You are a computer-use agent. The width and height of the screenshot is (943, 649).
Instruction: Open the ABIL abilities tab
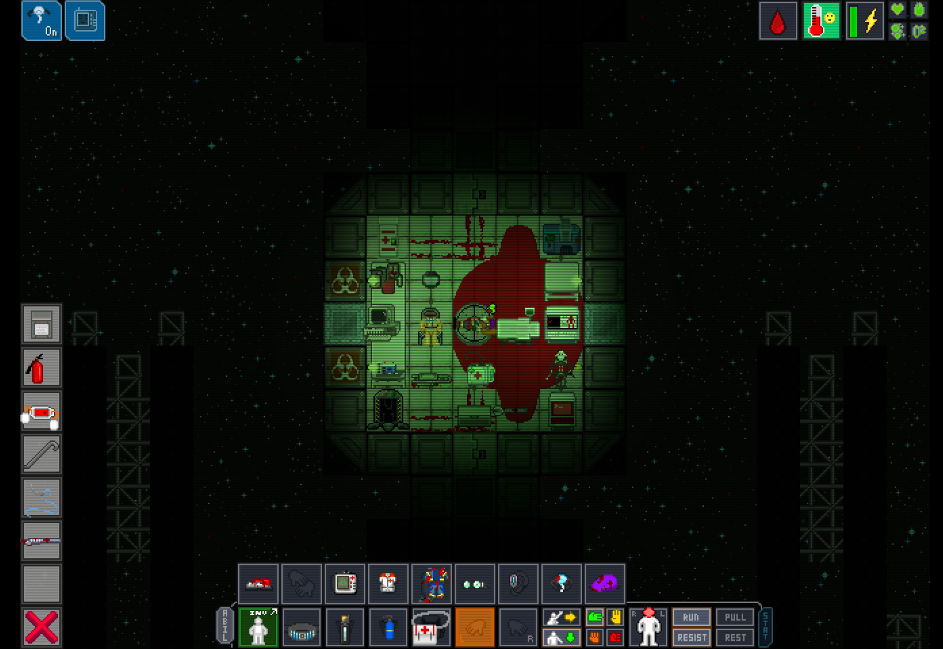(x=225, y=627)
